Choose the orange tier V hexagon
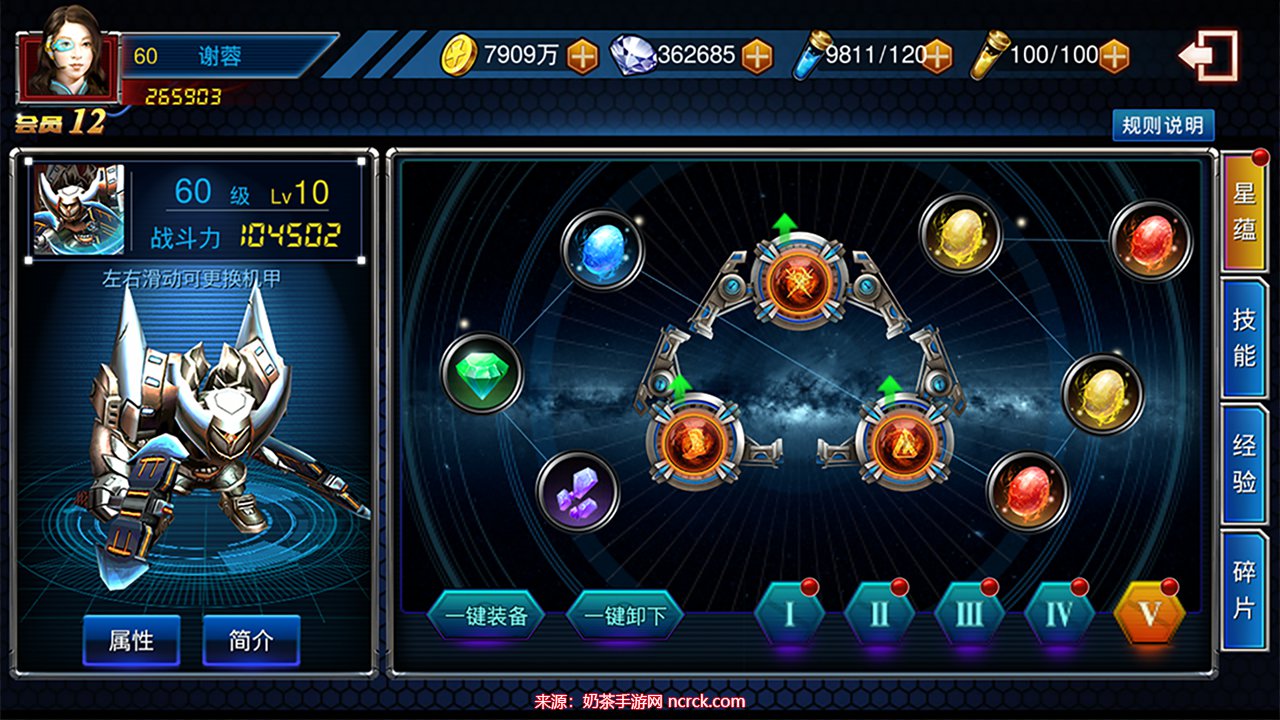 tap(1149, 613)
